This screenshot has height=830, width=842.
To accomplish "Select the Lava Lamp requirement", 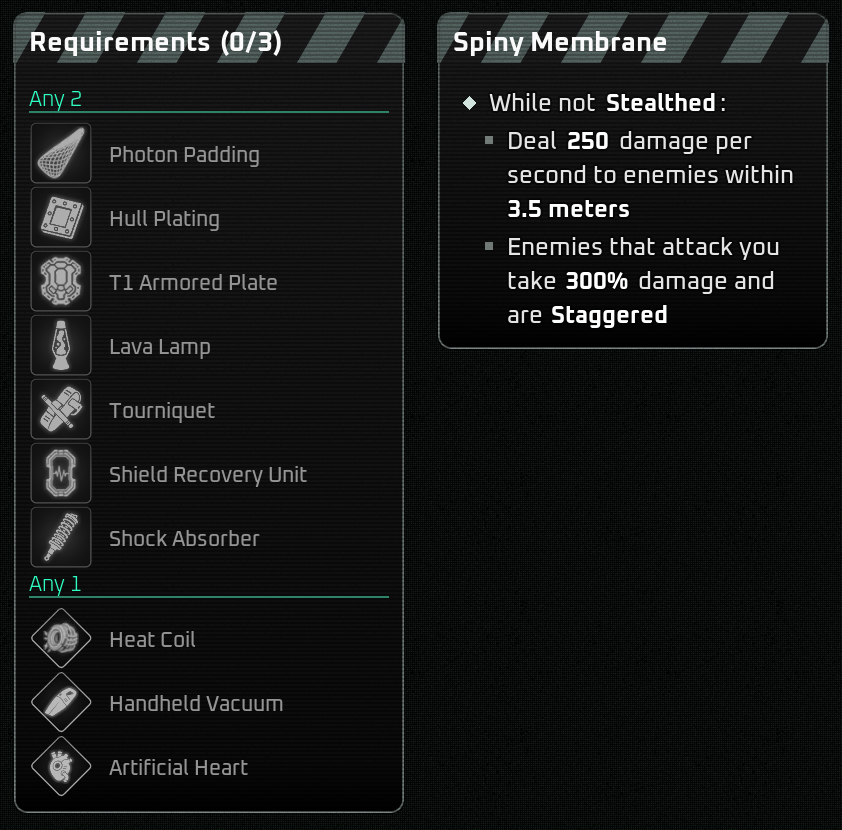I will tap(160, 347).
